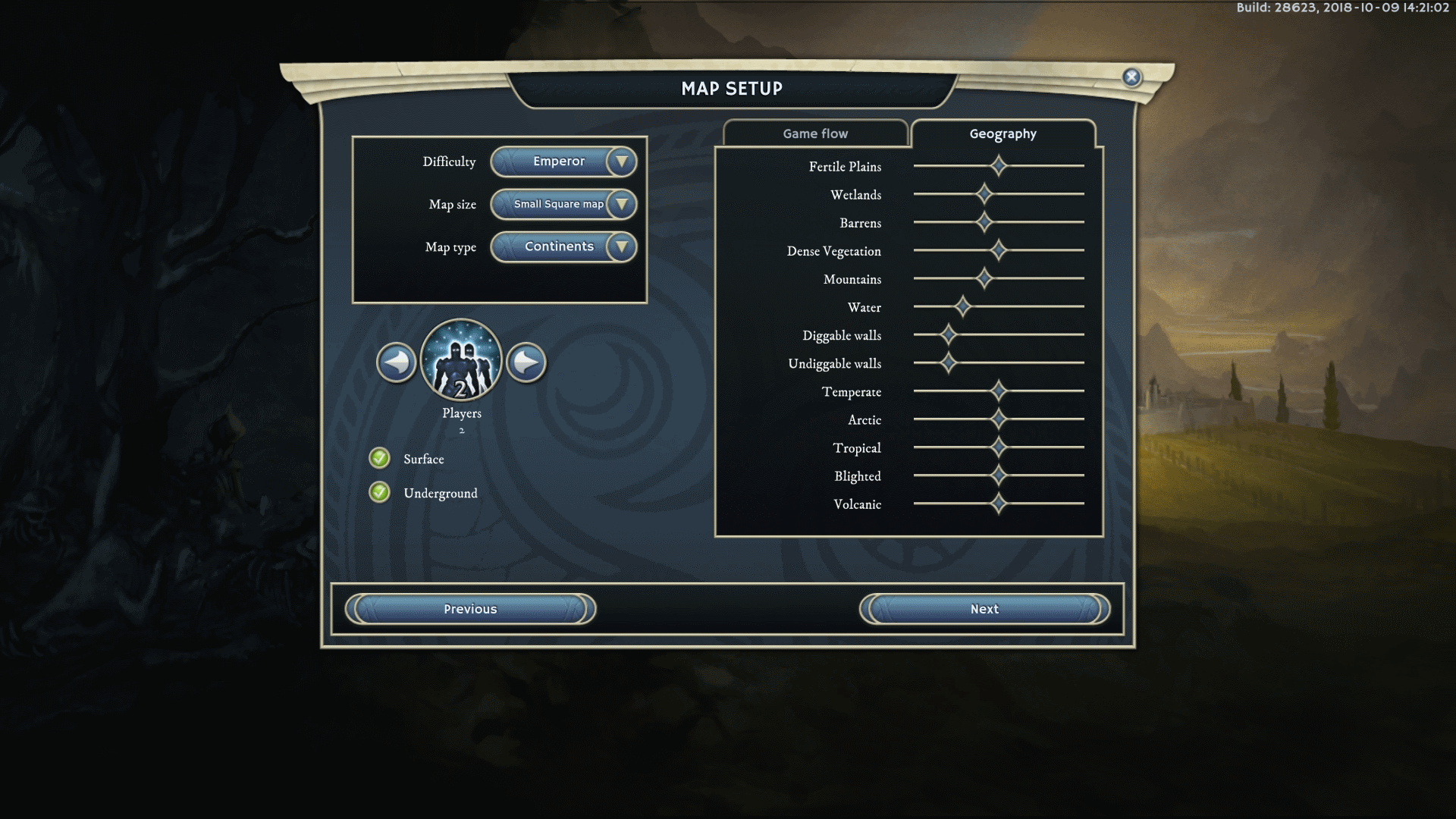
Task: Click the Wetlands slider handle
Action: point(984,194)
